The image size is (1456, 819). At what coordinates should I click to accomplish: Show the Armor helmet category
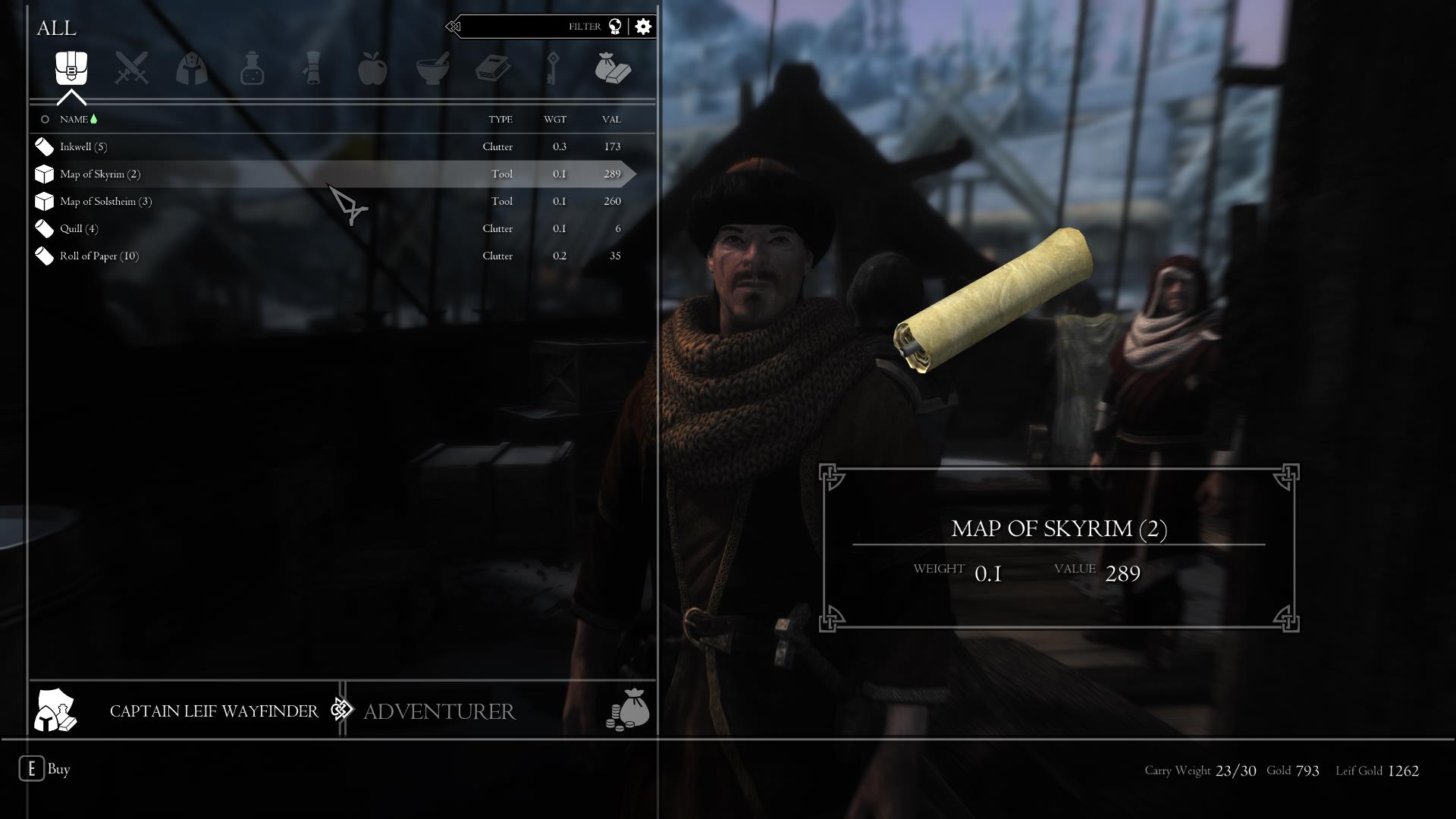tap(192, 69)
